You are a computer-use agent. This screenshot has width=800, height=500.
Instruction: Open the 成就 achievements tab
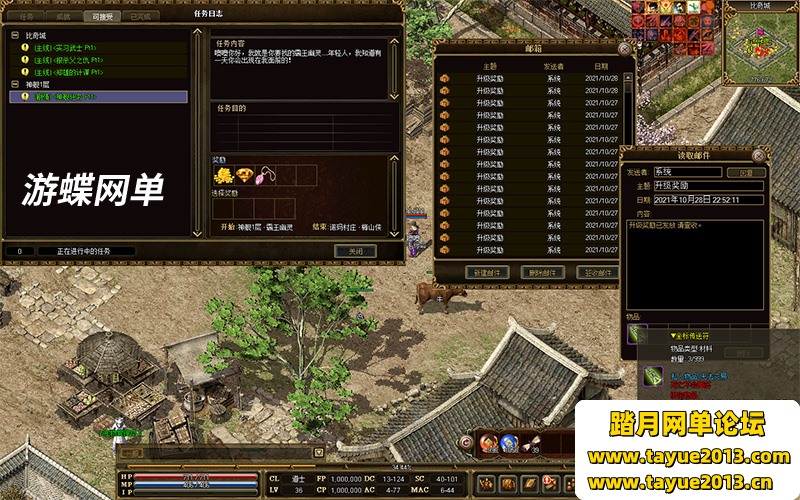62,17
